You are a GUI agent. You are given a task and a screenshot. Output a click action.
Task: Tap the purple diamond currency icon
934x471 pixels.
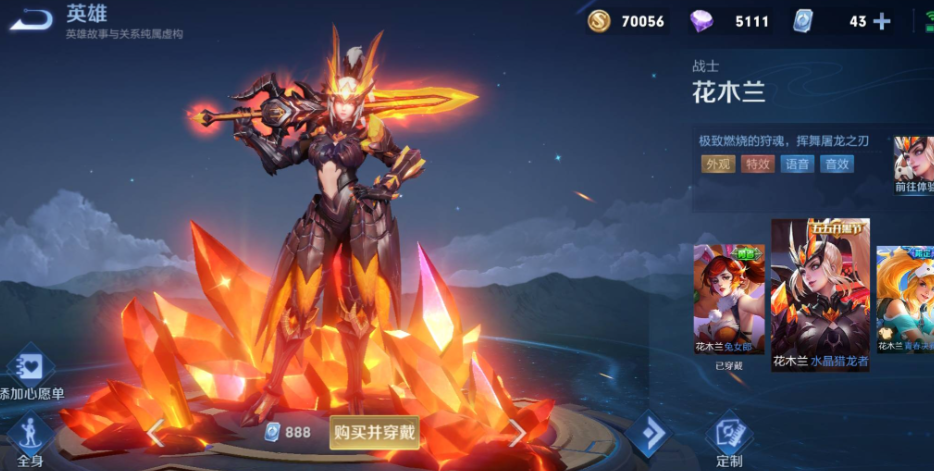703,21
